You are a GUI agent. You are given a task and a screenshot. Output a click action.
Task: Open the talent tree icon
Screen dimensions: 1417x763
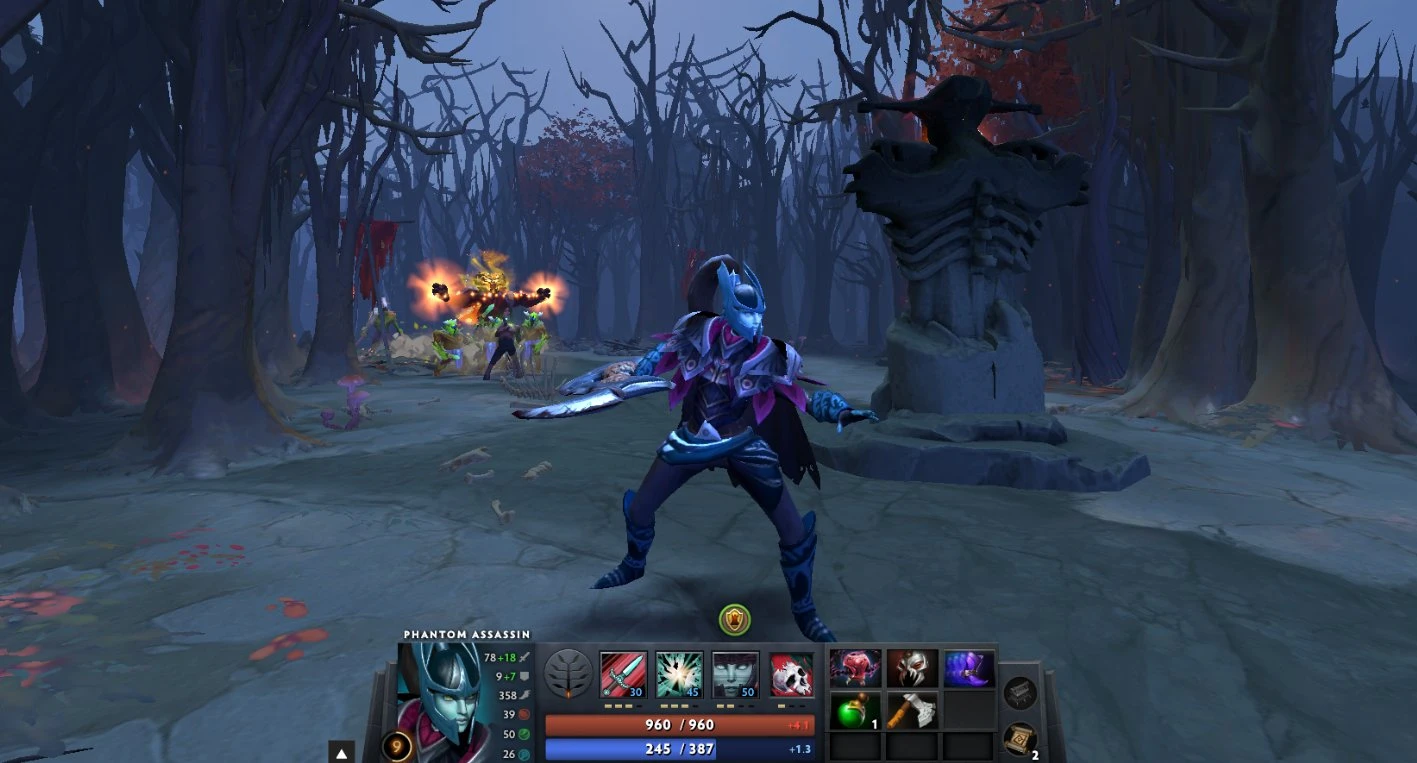568,675
